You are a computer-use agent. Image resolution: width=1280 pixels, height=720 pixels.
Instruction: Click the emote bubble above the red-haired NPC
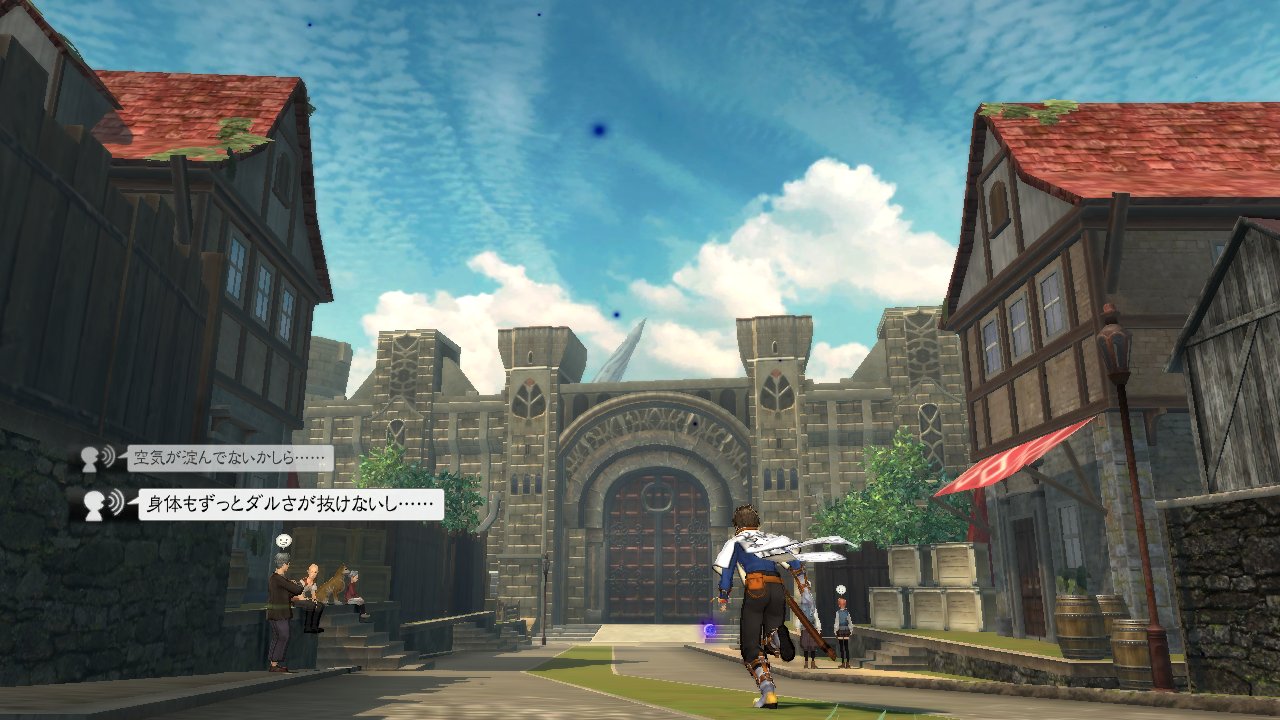point(840,590)
